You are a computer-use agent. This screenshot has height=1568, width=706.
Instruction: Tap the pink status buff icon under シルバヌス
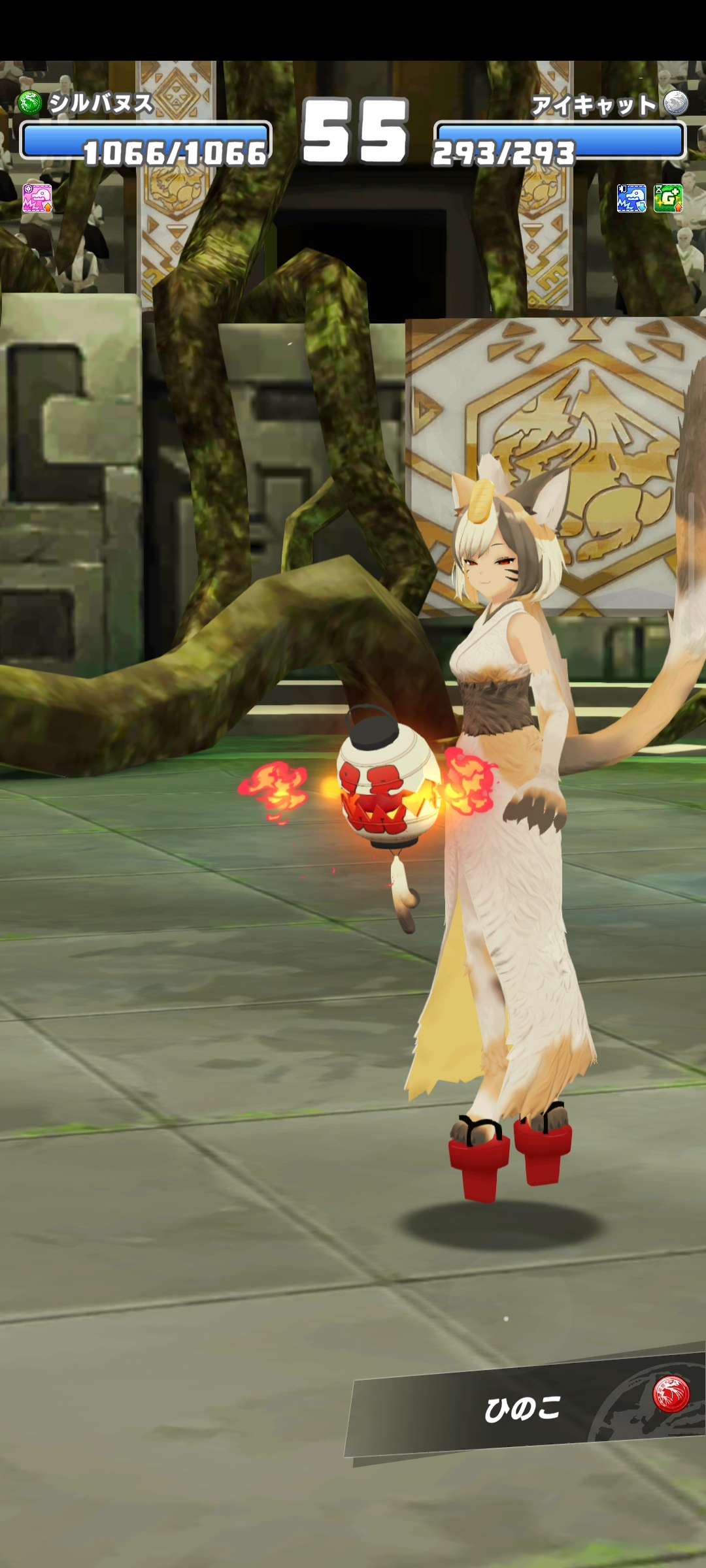tap(37, 198)
